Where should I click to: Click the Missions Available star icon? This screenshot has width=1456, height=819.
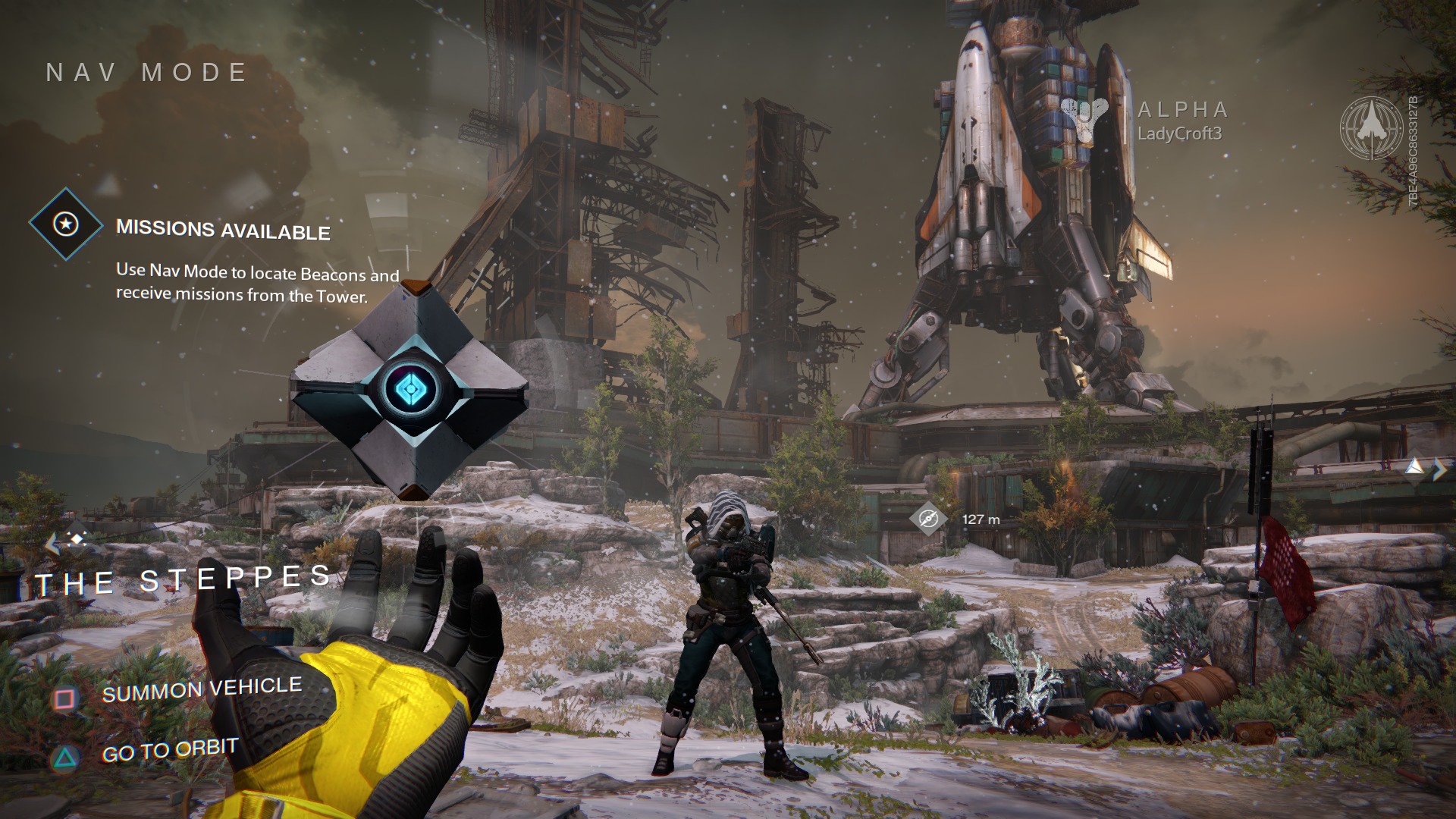pyautogui.click(x=66, y=224)
